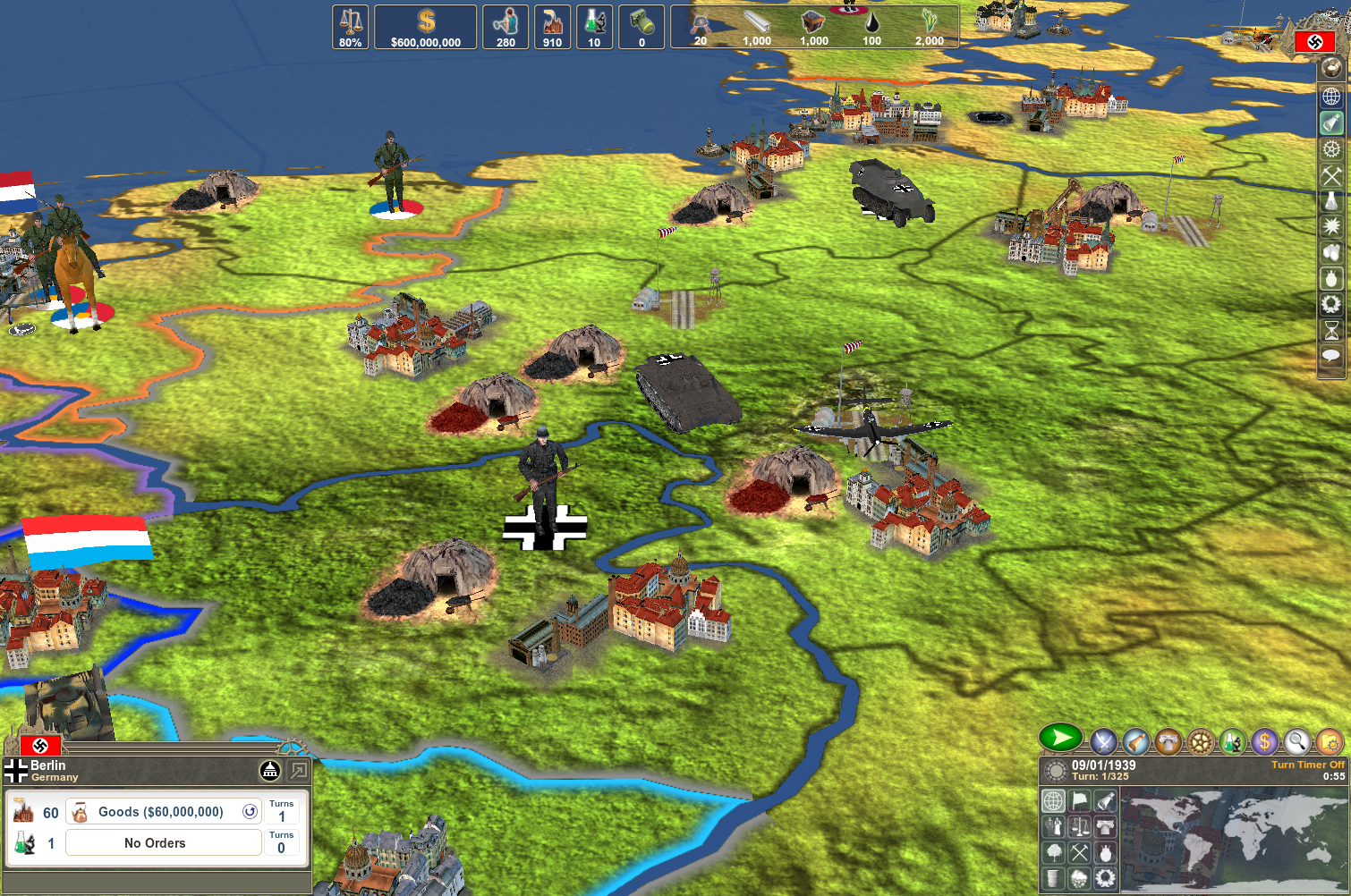The height and width of the screenshot is (896, 1351).
Task: Click the capitol building icon in Berlin panel
Action: pos(270,771)
